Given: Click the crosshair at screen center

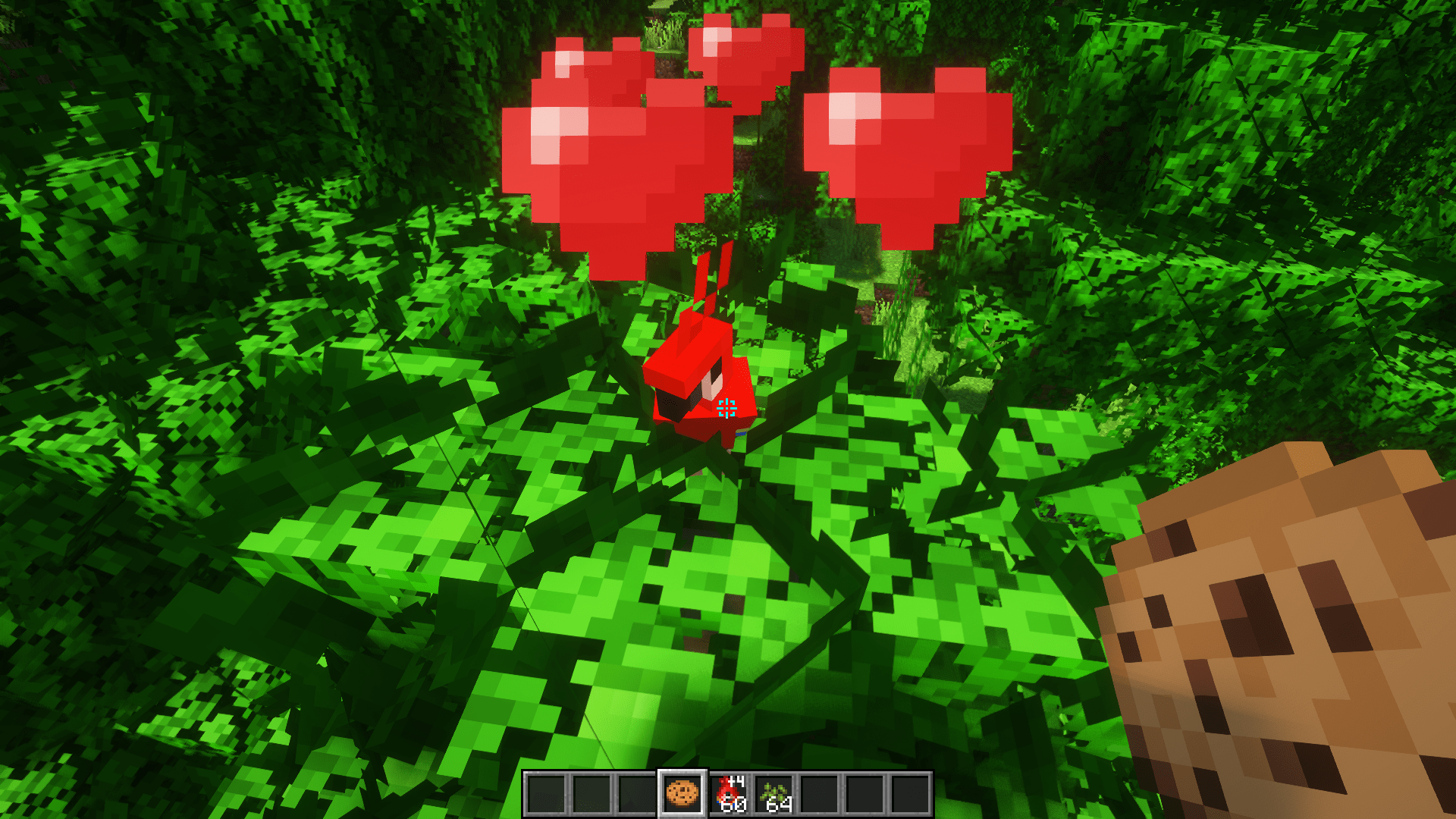Looking at the screenshot, I should click(x=726, y=409).
